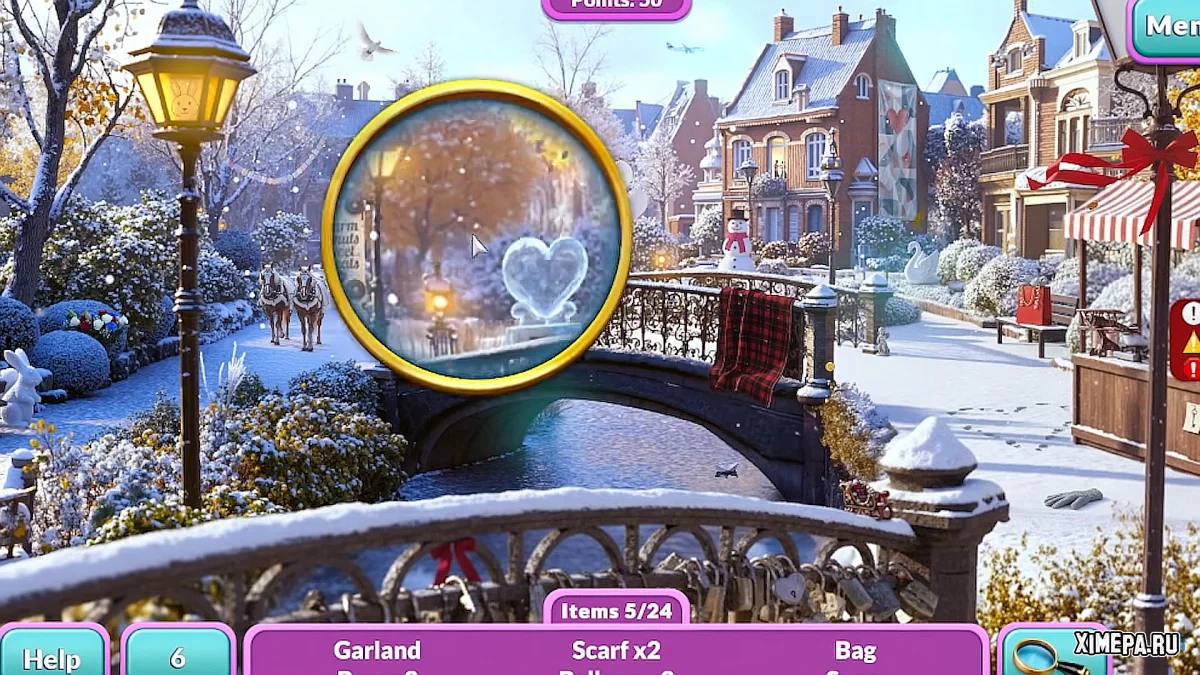This screenshot has height=675, width=1200.
Task: Select Bag in the item list
Action: coord(855,651)
